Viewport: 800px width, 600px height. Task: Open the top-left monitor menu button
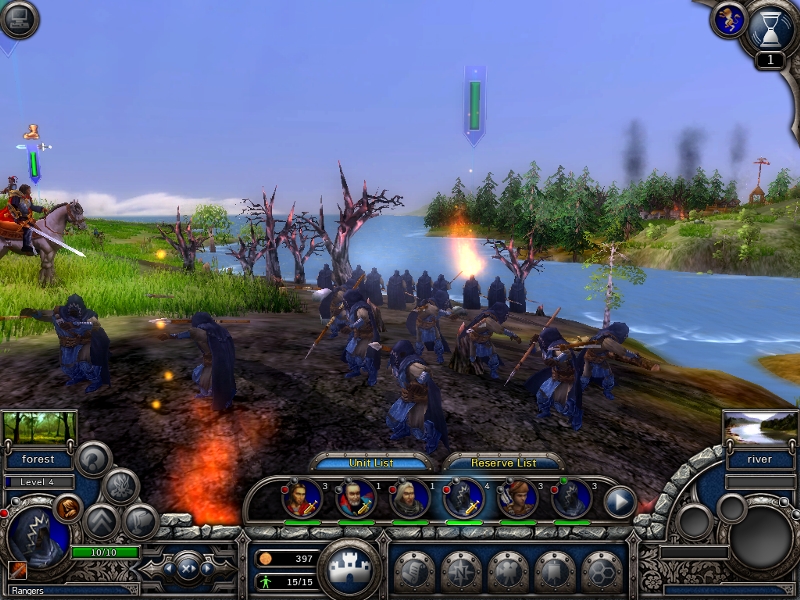(18, 19)
